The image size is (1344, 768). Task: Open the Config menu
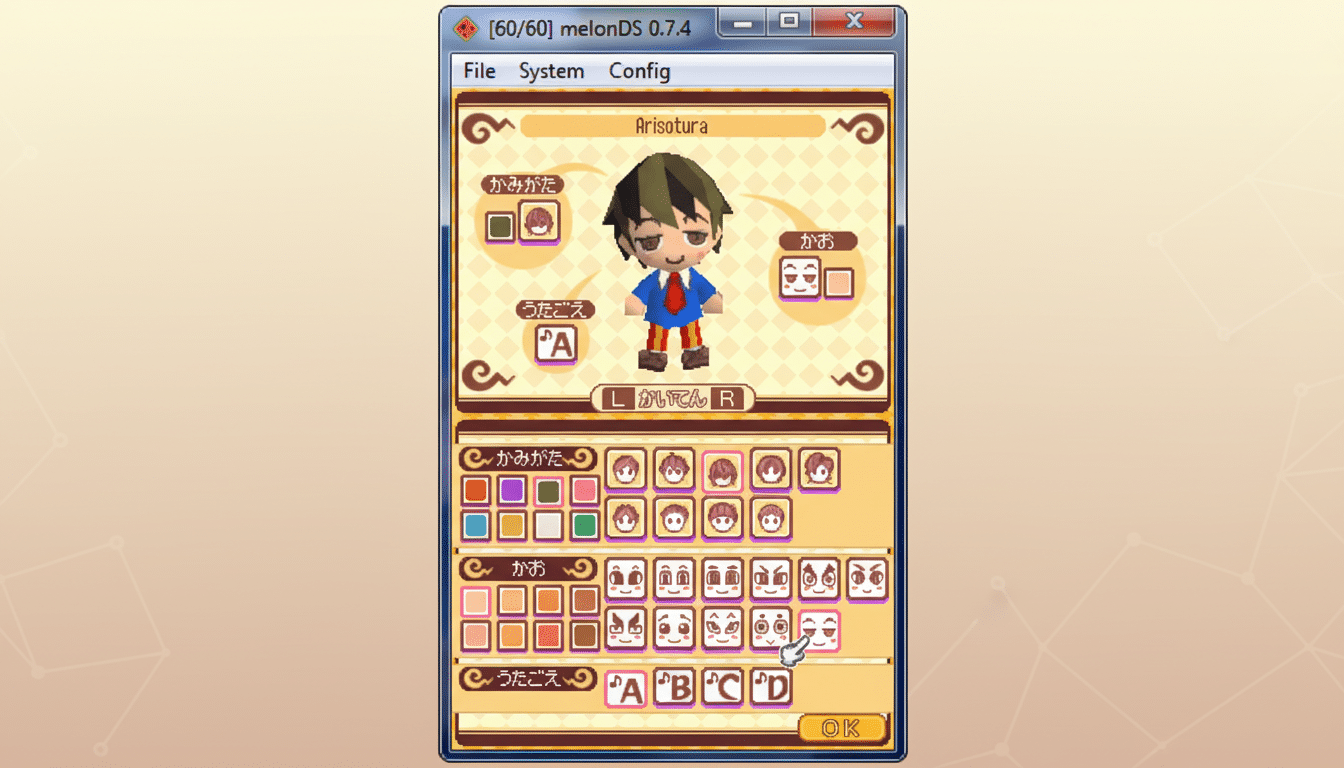638,71
